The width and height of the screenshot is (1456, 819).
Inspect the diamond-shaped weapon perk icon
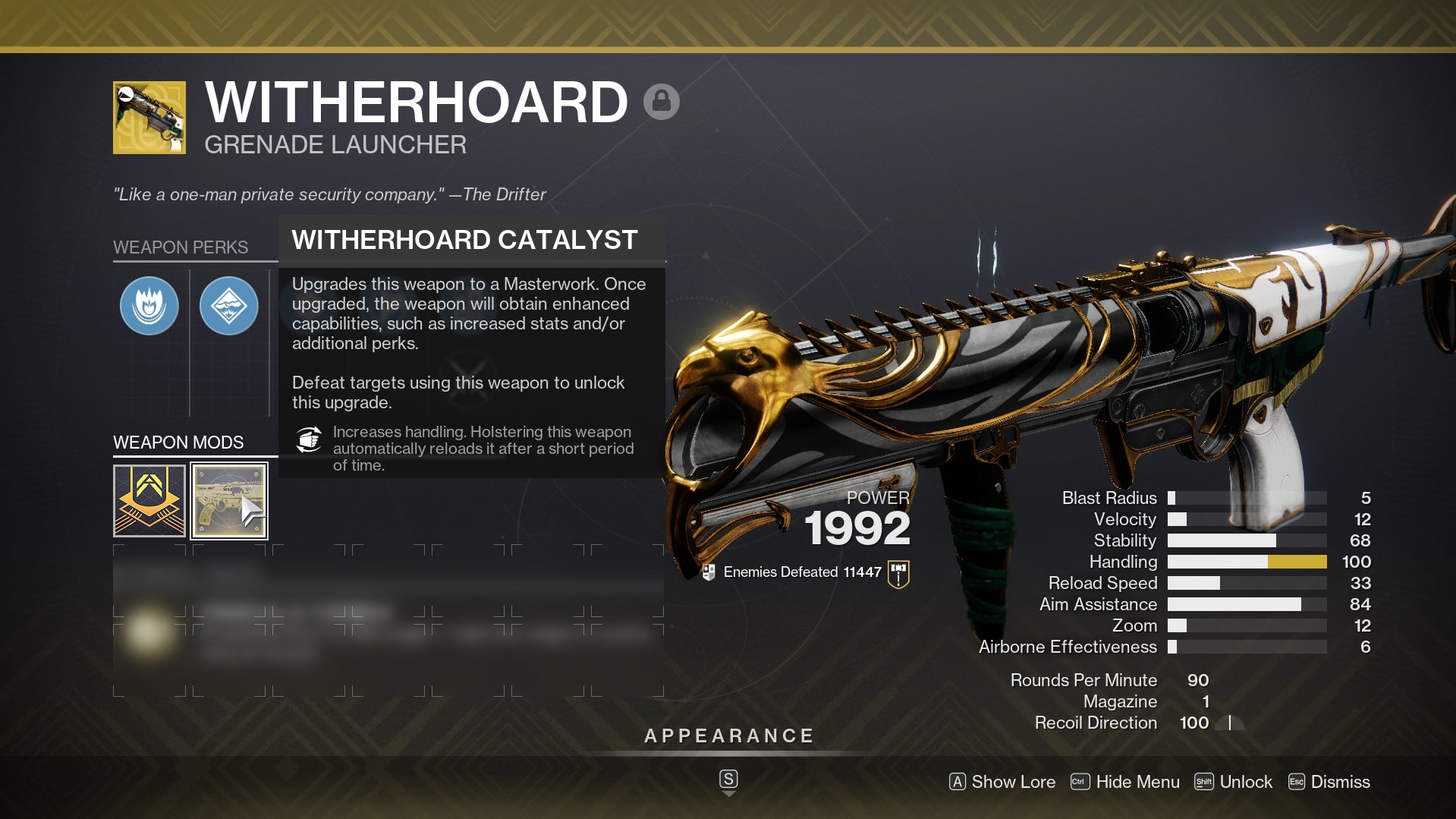click(228, 306)
